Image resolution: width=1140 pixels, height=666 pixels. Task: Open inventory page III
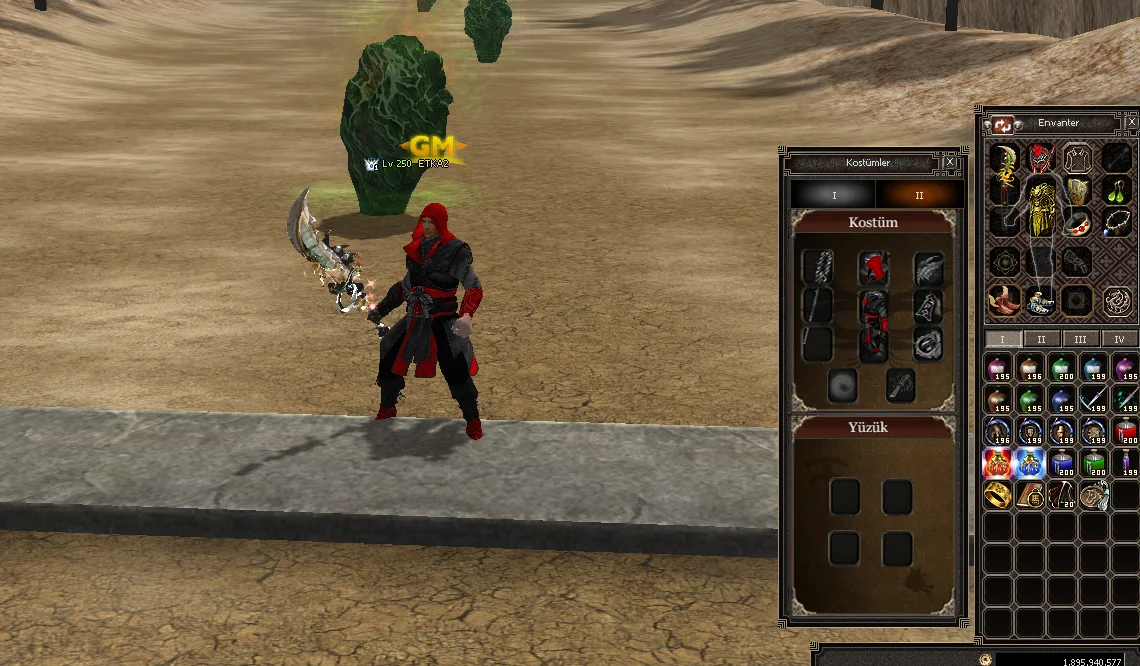pyautogui.click(x=1080, y=339)
